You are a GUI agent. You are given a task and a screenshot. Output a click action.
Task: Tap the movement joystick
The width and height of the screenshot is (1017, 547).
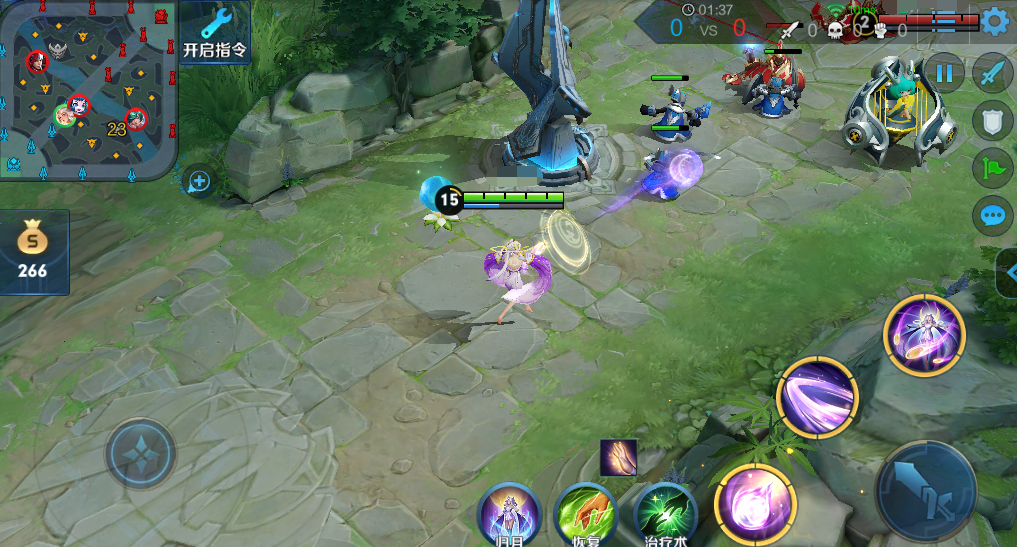(141, 454)
